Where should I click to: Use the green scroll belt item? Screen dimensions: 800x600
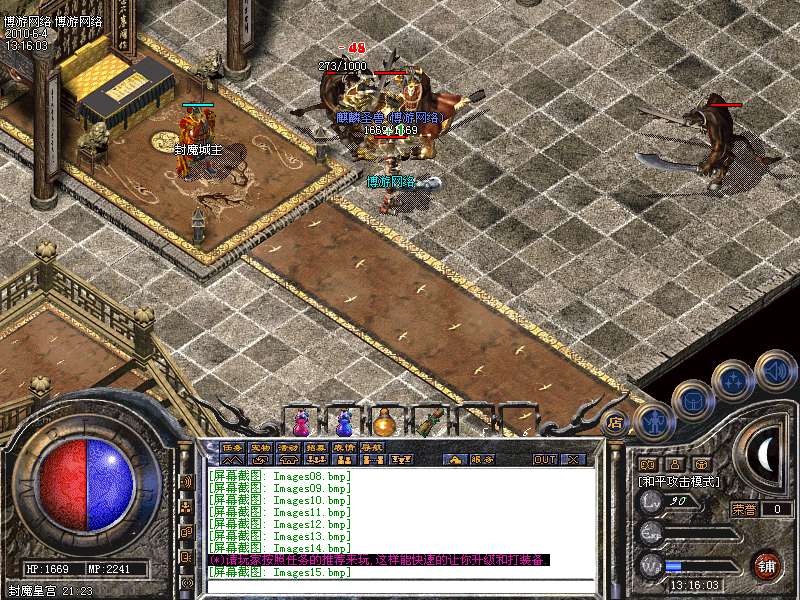(428, 420)
